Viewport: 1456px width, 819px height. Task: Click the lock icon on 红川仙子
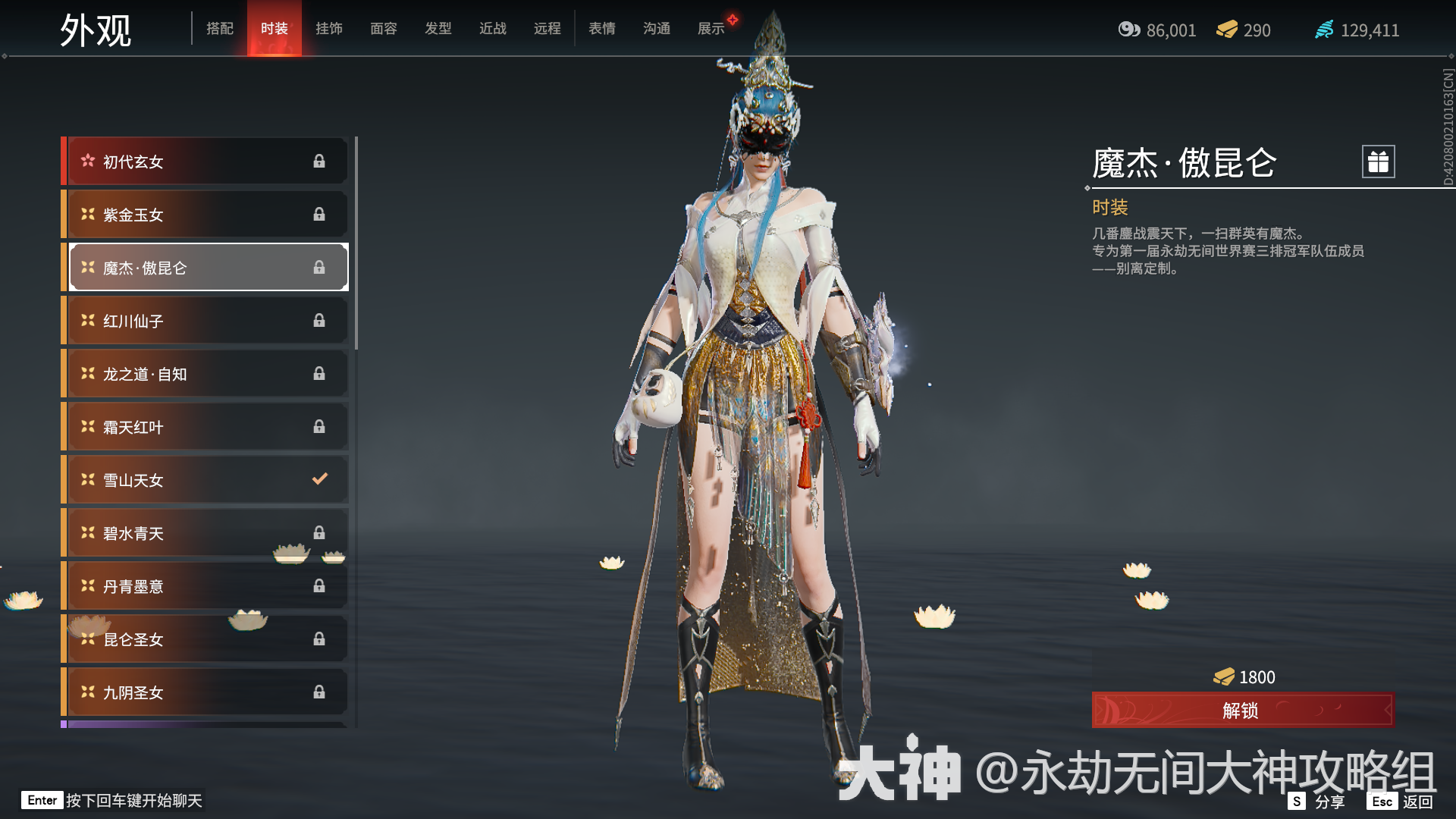coord(319,320)
